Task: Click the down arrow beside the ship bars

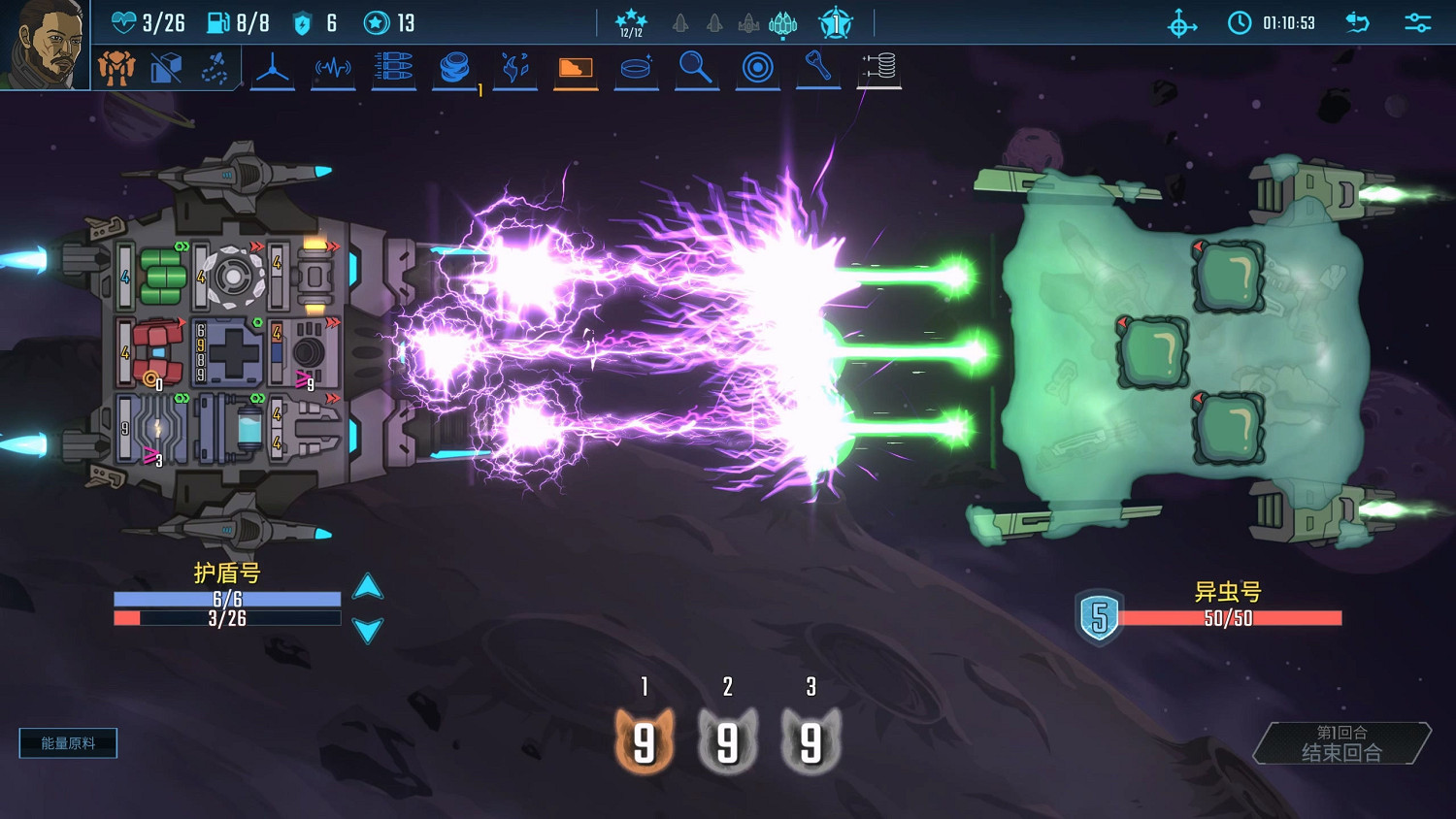Action: [368, 631]
